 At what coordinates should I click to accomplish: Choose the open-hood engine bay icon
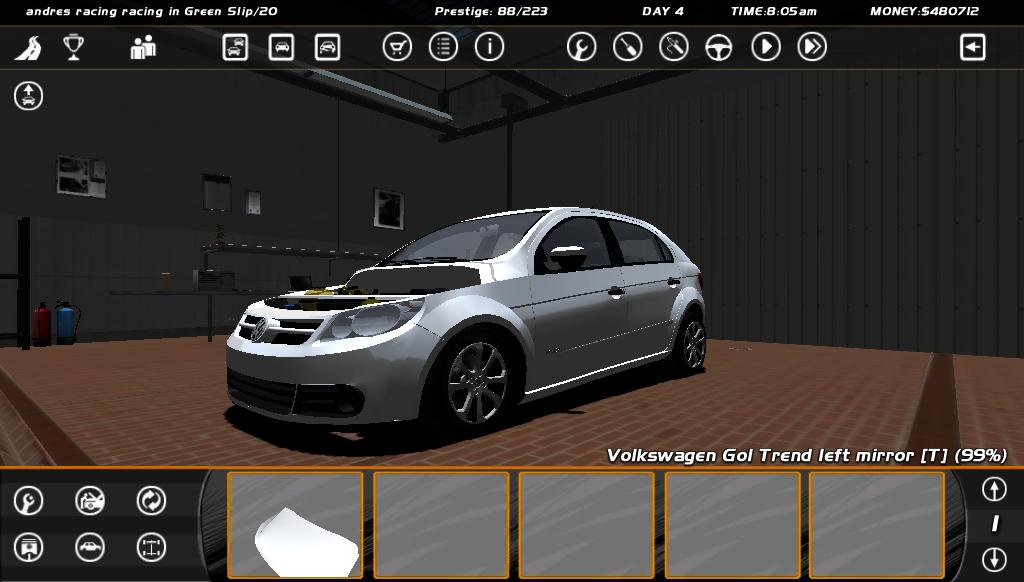point(90,500)
